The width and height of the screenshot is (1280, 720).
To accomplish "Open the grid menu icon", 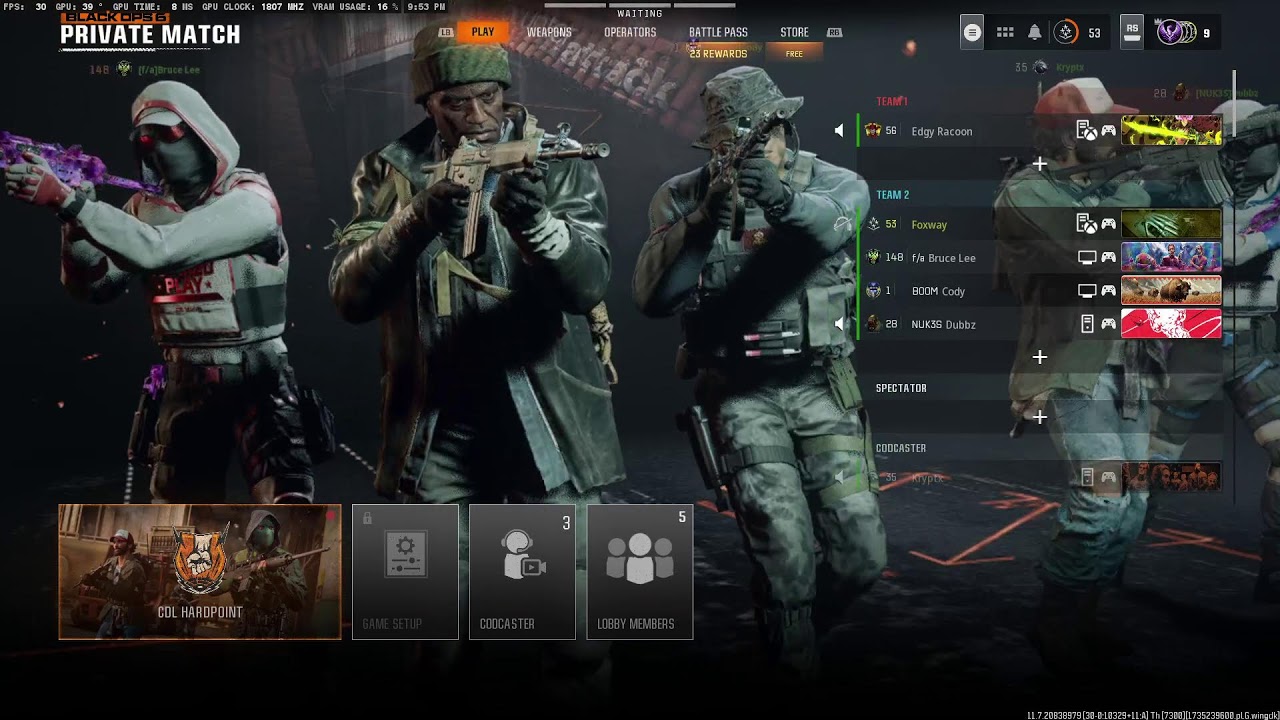I will tap(1005, 33).
